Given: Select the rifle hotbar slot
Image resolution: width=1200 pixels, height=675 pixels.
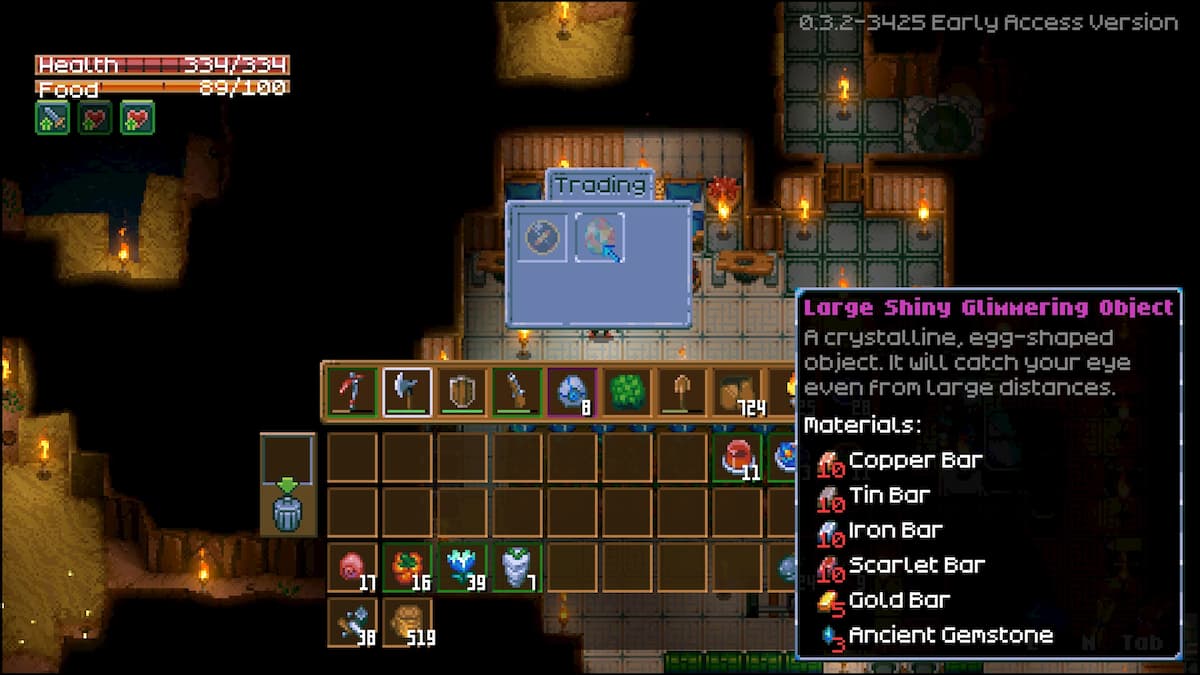Looking at the screenshot, I should click(x=517, y=392).
